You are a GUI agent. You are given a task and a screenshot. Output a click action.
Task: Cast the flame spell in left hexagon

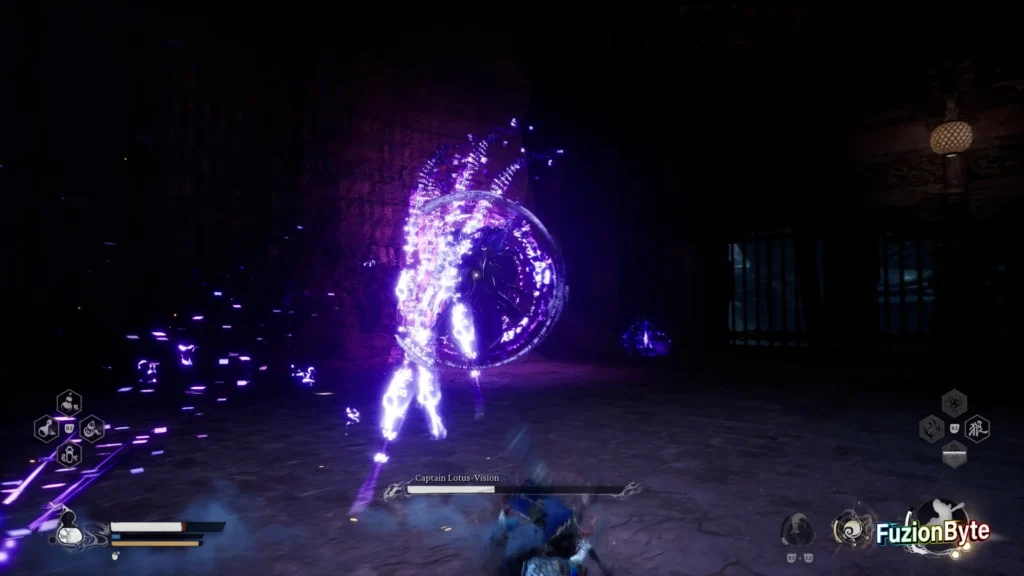click(931, 429)
